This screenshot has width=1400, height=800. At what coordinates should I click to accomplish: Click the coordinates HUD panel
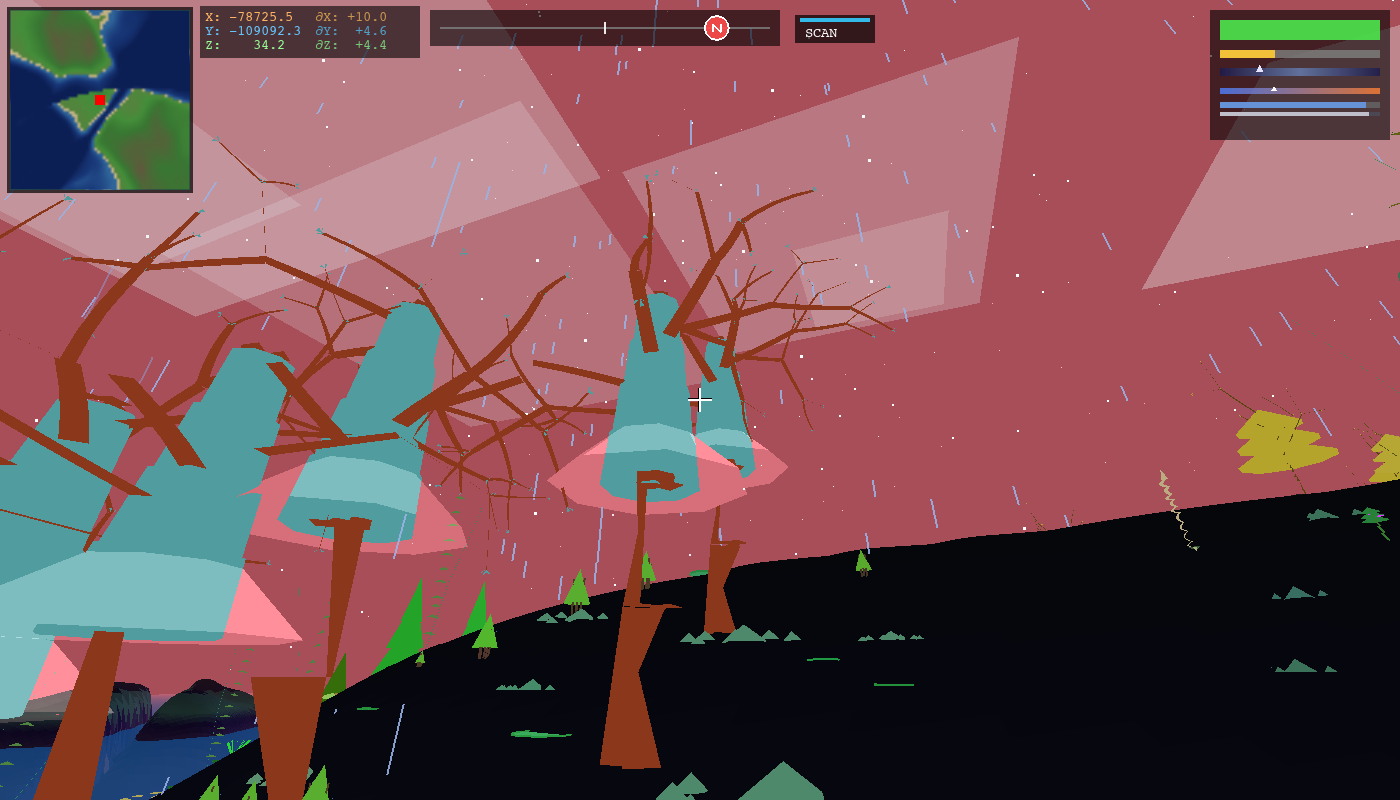pyautogui.click(x=310, y=31)
